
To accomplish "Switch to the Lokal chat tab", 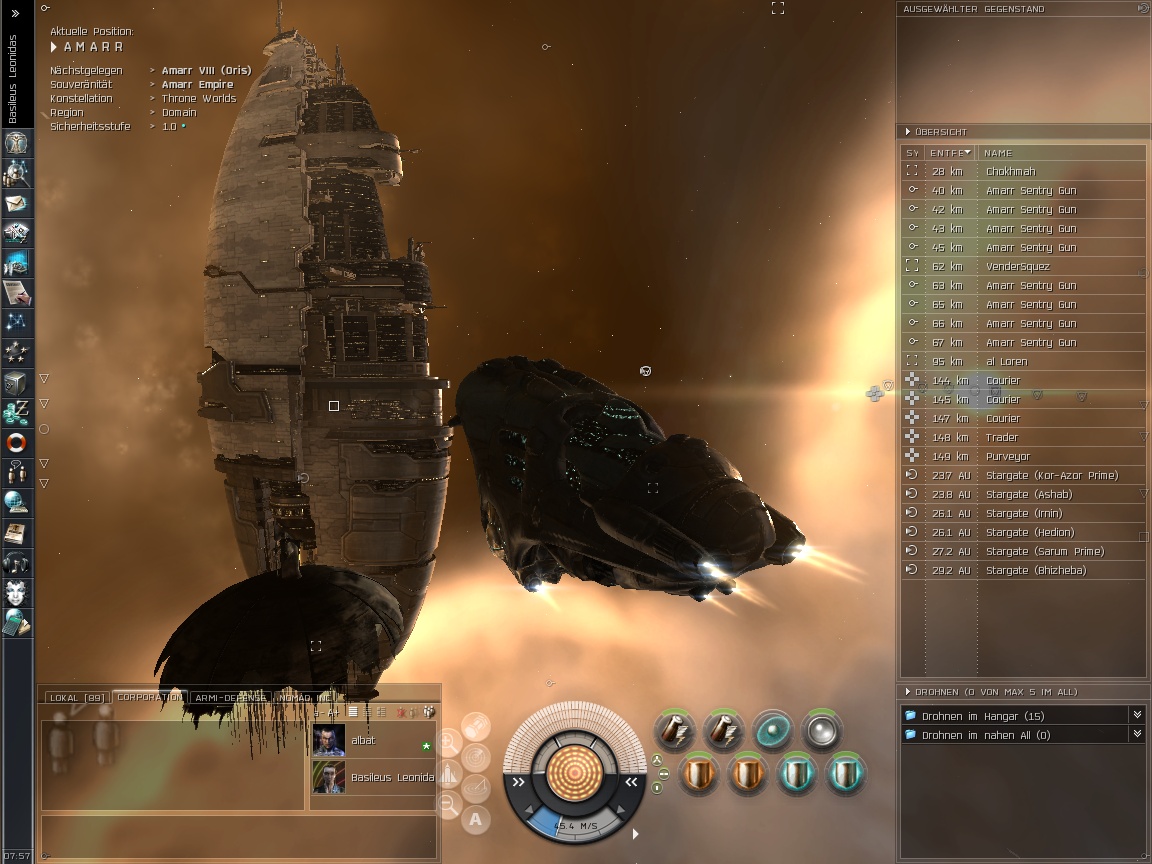I will point(77,697).
